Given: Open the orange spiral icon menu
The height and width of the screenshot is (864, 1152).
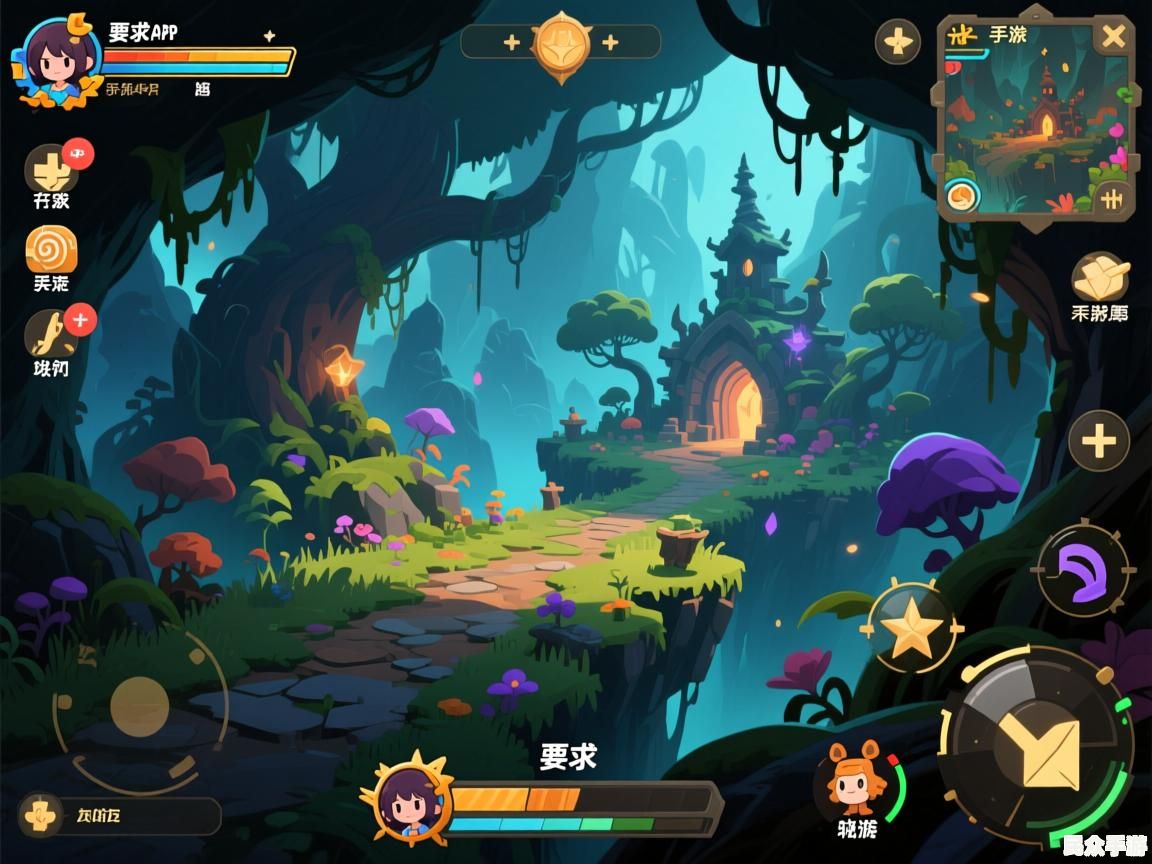Looking at the screenshot, I should click(51, 250).
